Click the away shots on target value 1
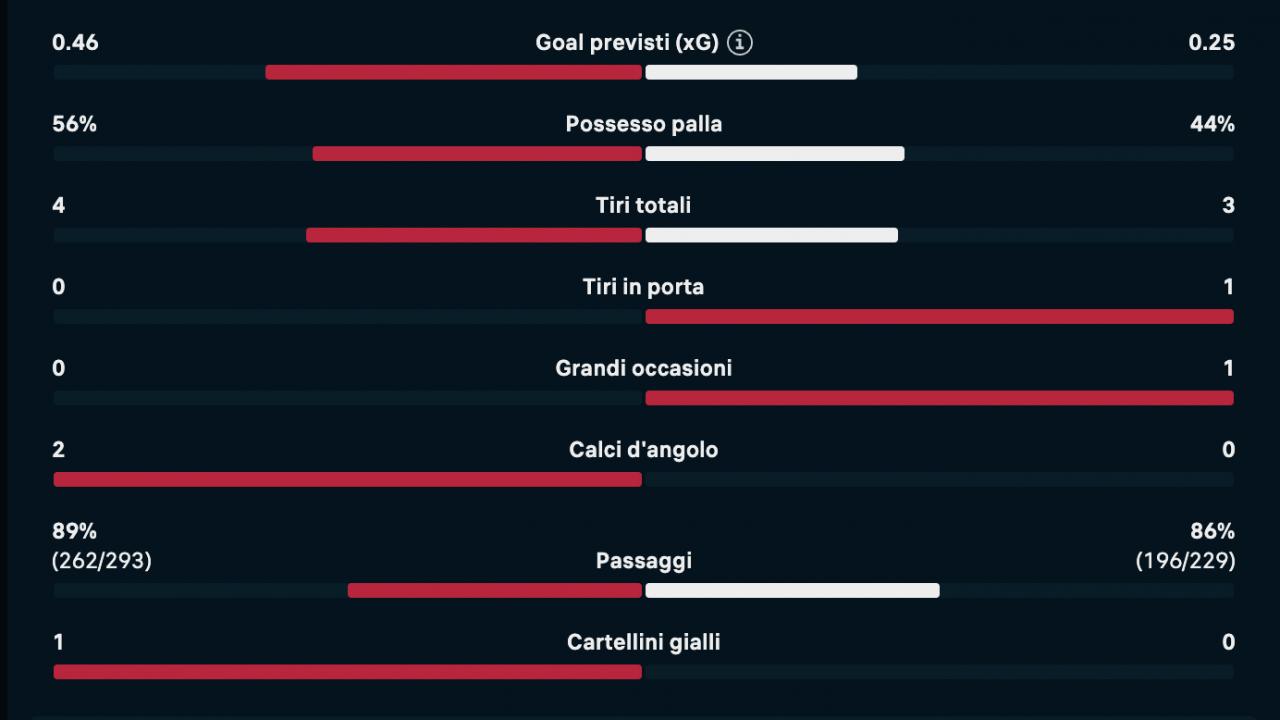The height and width of the screenshot is (720, 1280). 1229,286
